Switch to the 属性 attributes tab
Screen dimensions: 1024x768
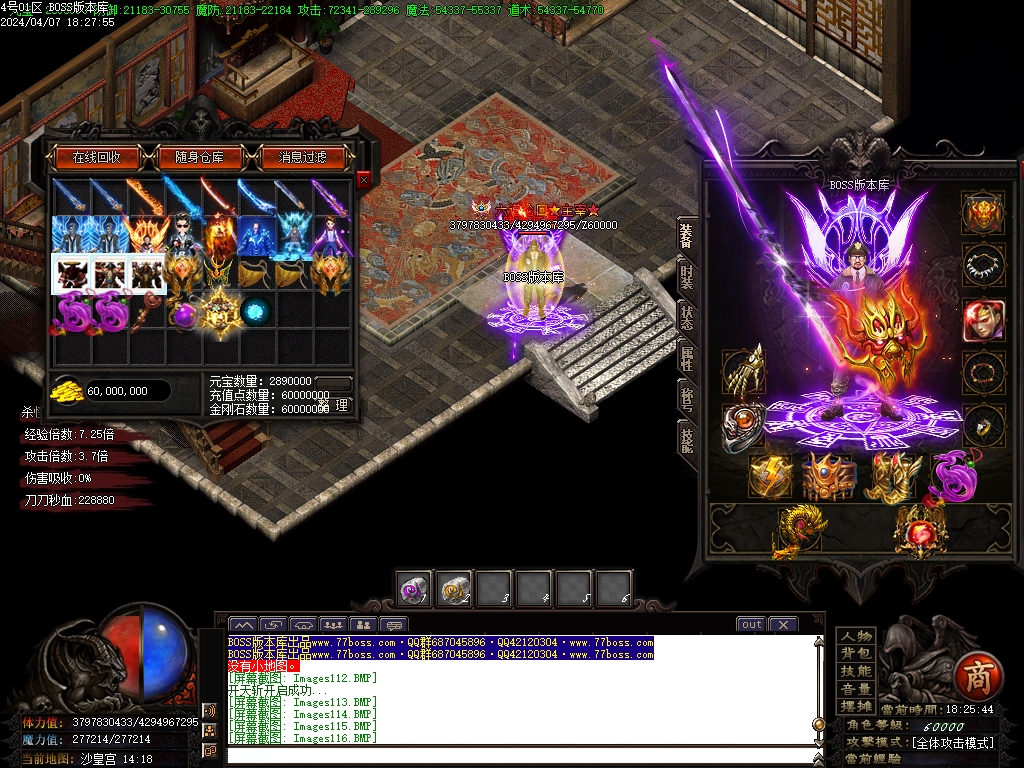[687, 357]
